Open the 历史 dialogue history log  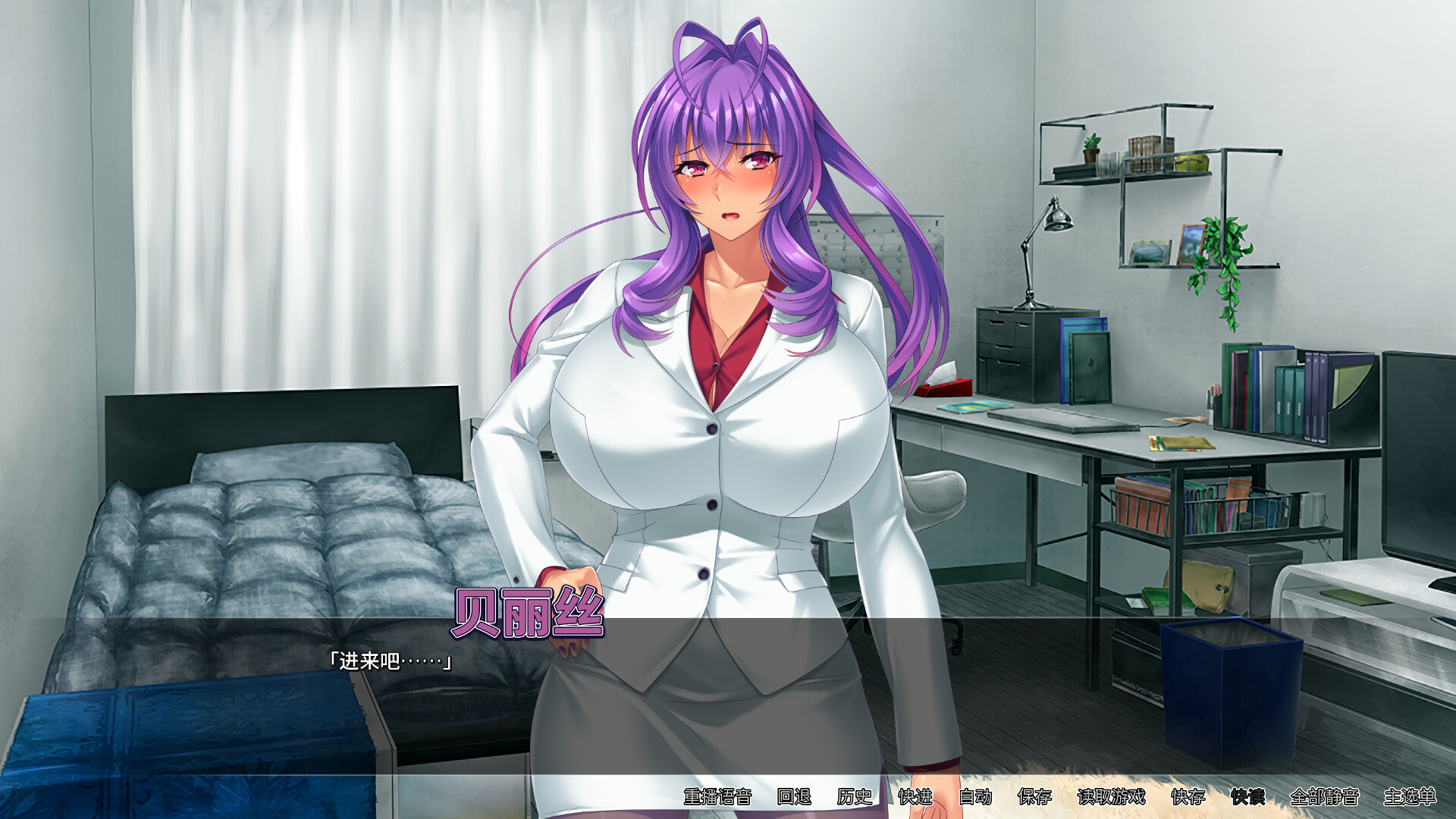coord(855,798)
